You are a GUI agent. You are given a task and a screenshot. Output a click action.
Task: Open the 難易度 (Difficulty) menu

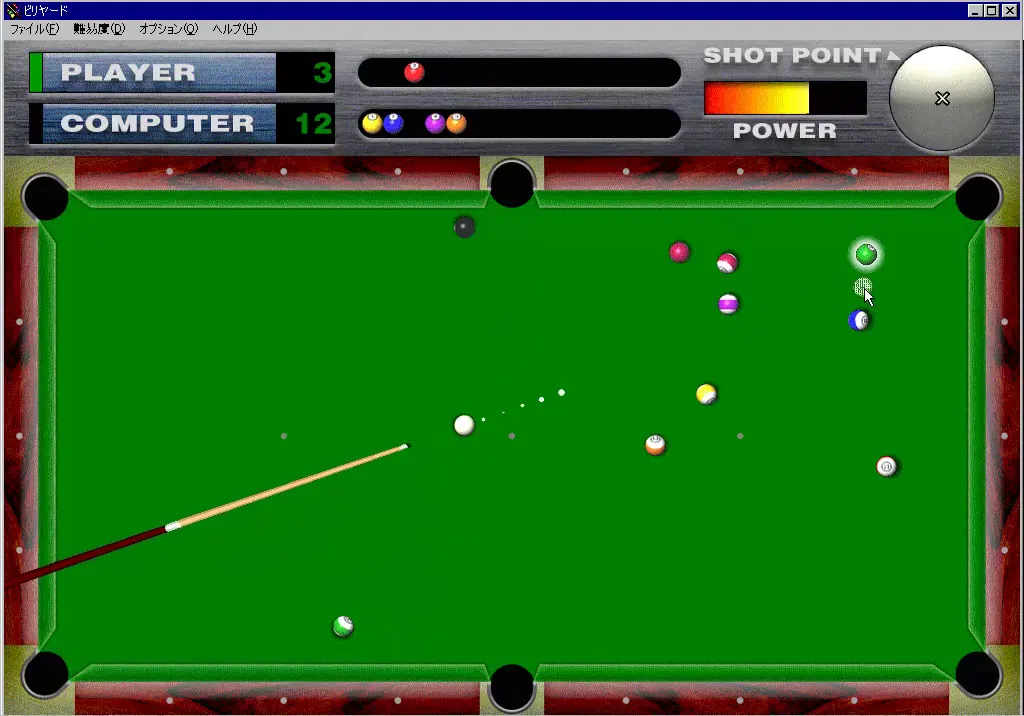point(99,29)
